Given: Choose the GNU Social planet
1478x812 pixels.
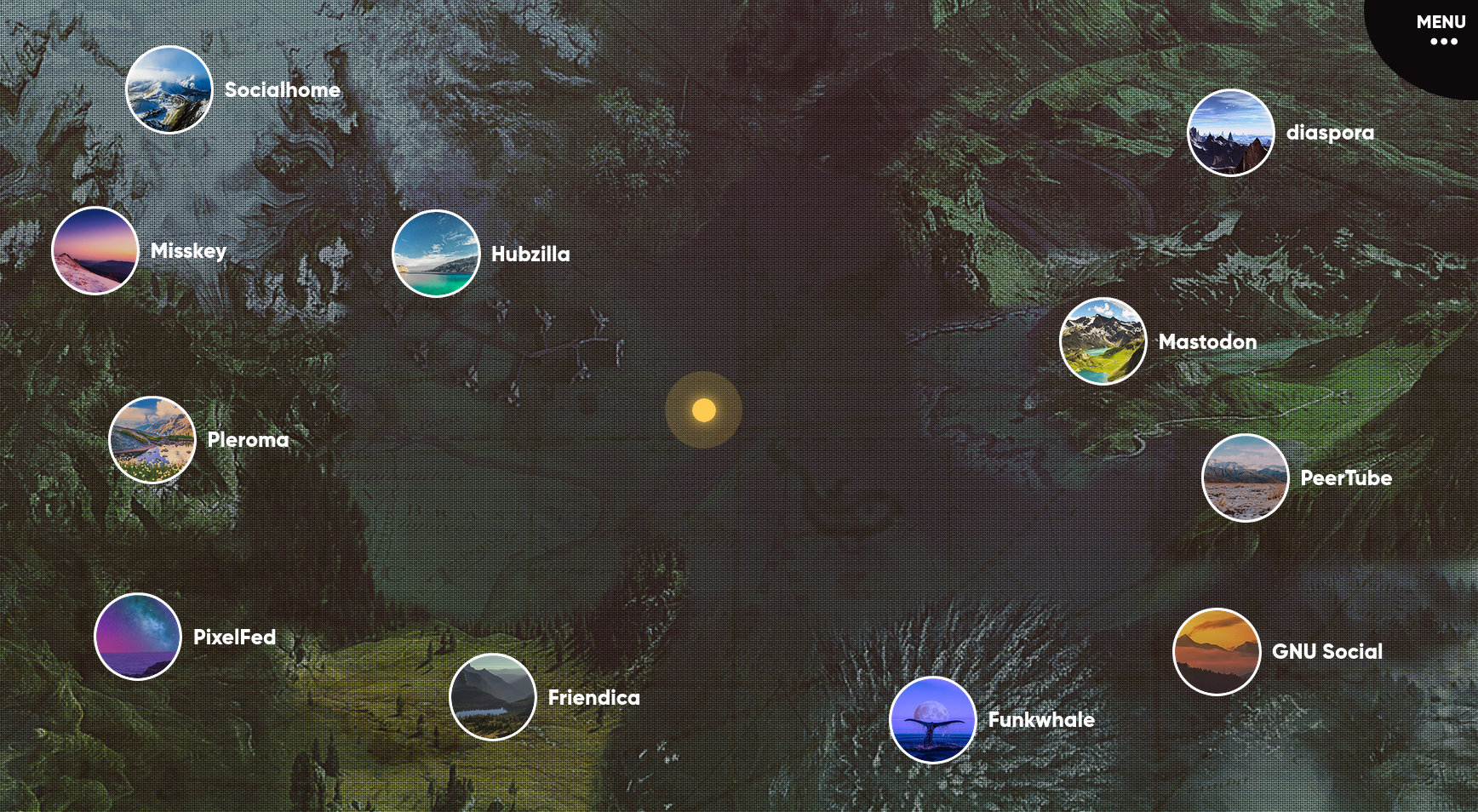Looking at the screenshot, I should (1217, 652).
